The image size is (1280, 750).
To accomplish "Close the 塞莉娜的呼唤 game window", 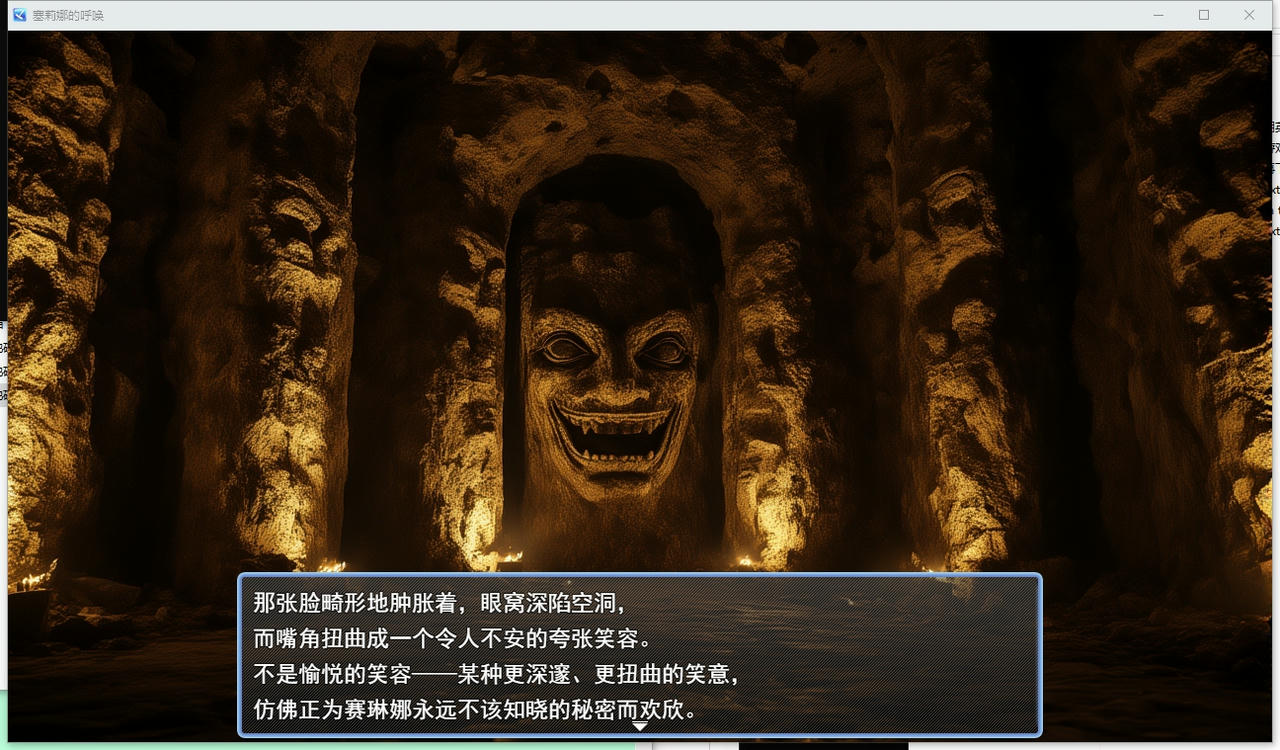I will tap(1249, 15).
